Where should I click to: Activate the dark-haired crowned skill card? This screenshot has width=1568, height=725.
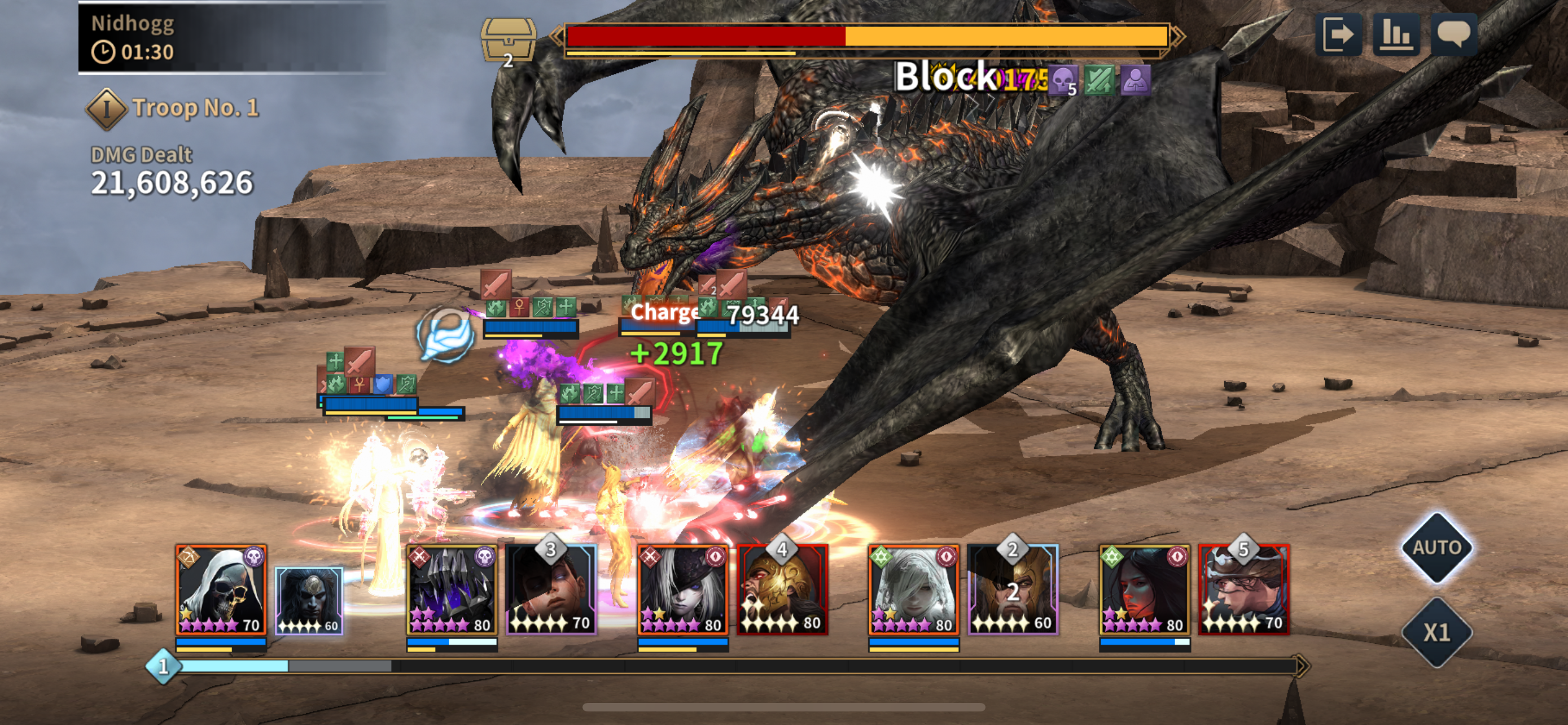[309, 601]
